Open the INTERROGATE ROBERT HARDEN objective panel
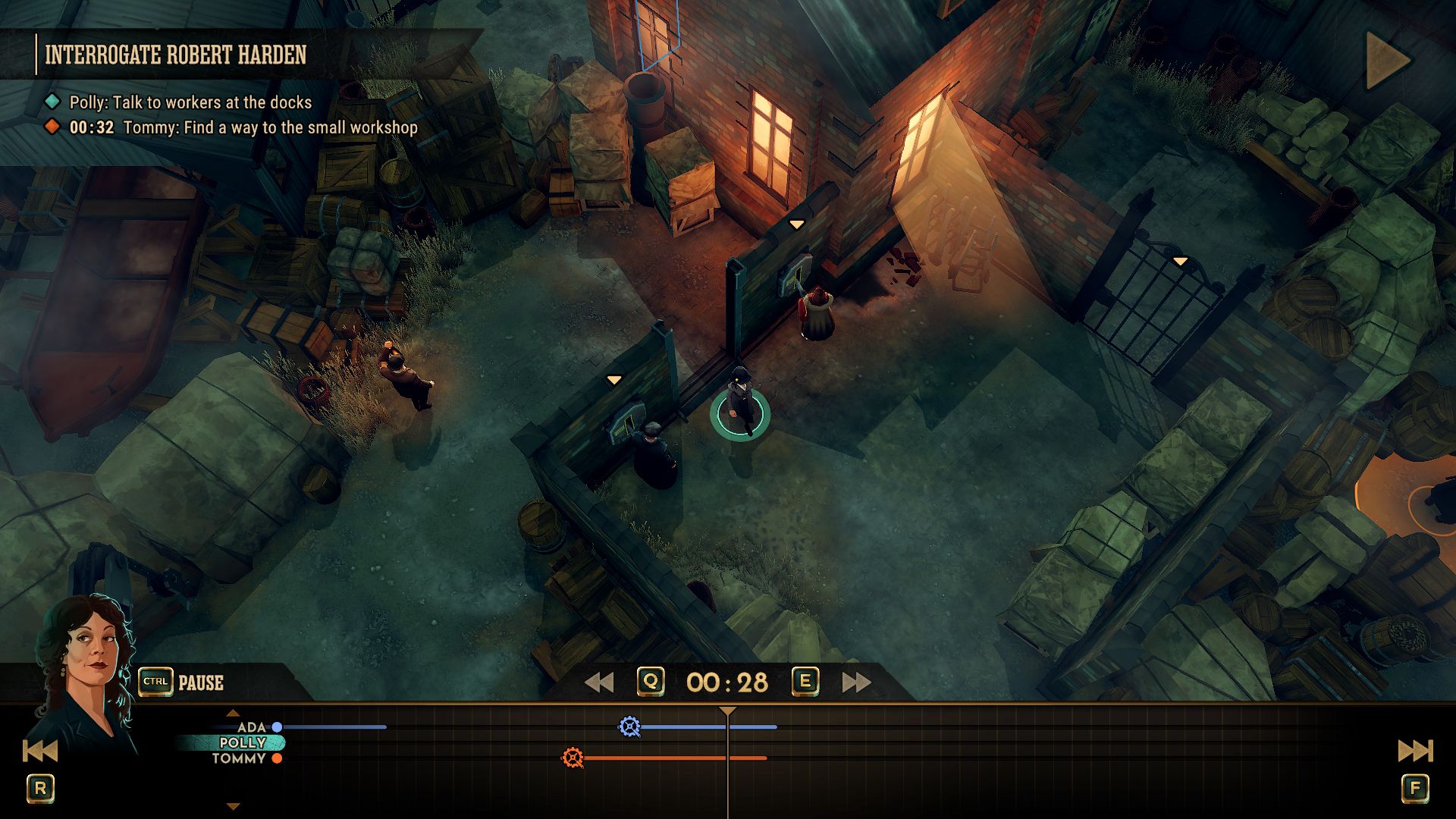 coord(176,55)
